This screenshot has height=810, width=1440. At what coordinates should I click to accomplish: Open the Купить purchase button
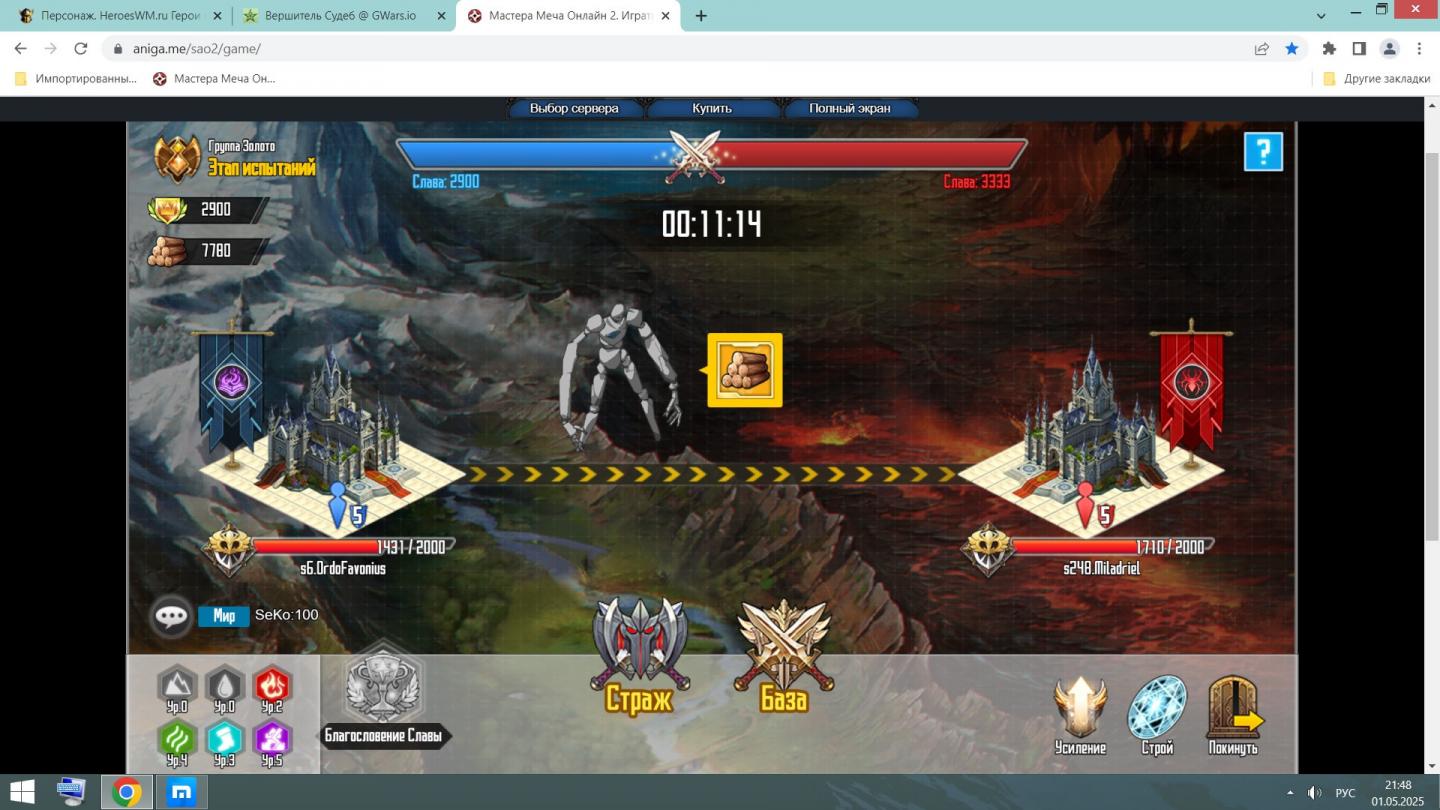click(712, 108)
